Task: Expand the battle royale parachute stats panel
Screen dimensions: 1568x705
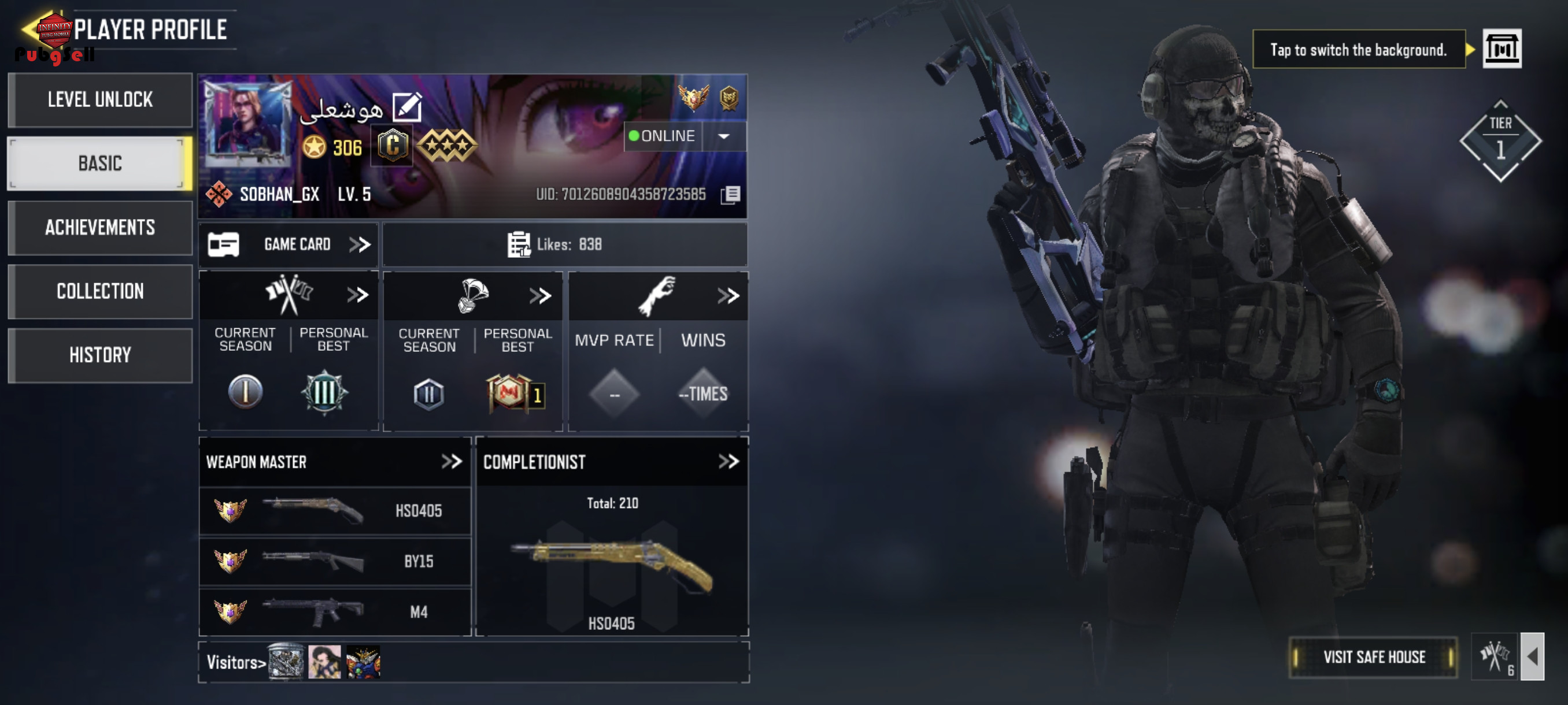Action: point(540,296)
